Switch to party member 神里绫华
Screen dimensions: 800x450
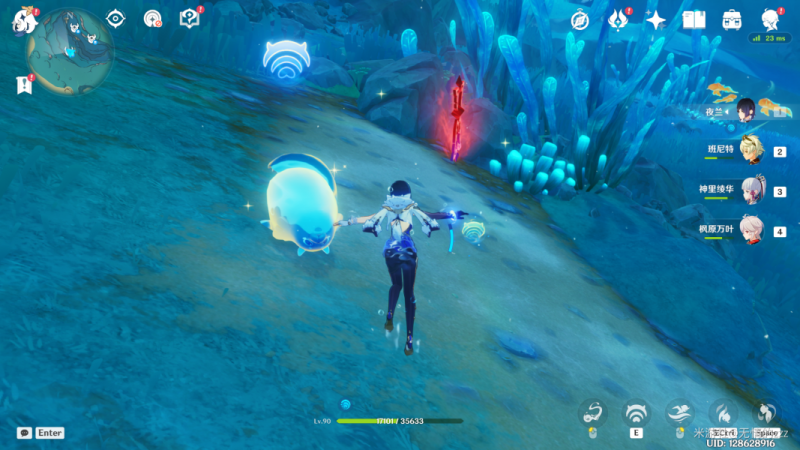[750, 191]
